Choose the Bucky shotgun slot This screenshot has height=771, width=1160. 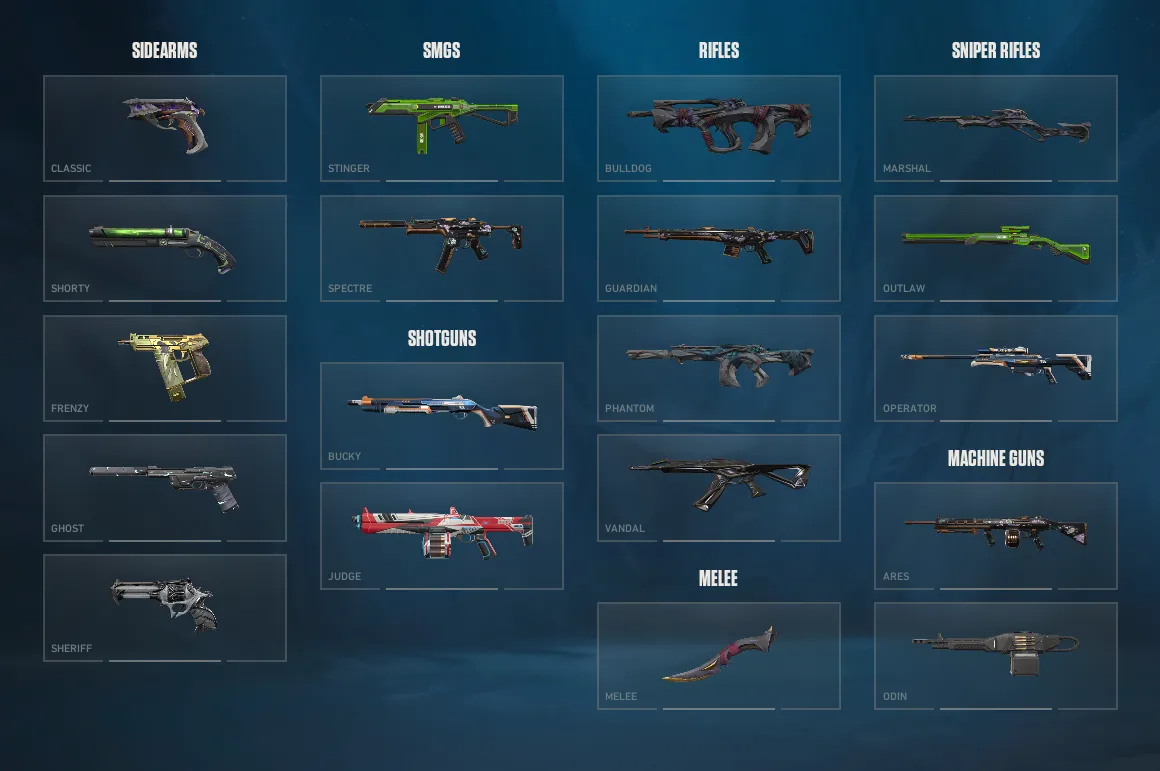click(442, 416)
